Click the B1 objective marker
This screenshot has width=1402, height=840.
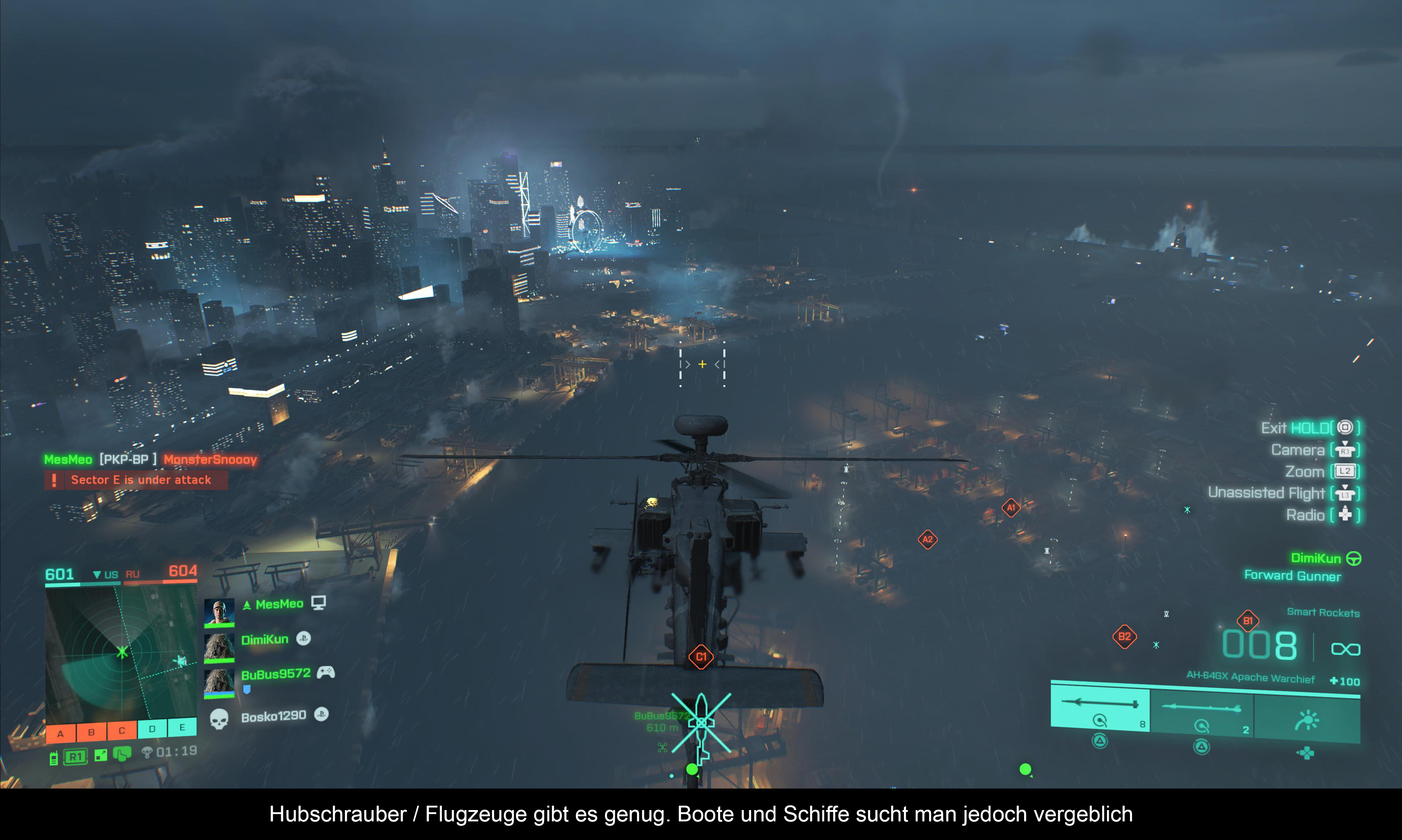1248,621
